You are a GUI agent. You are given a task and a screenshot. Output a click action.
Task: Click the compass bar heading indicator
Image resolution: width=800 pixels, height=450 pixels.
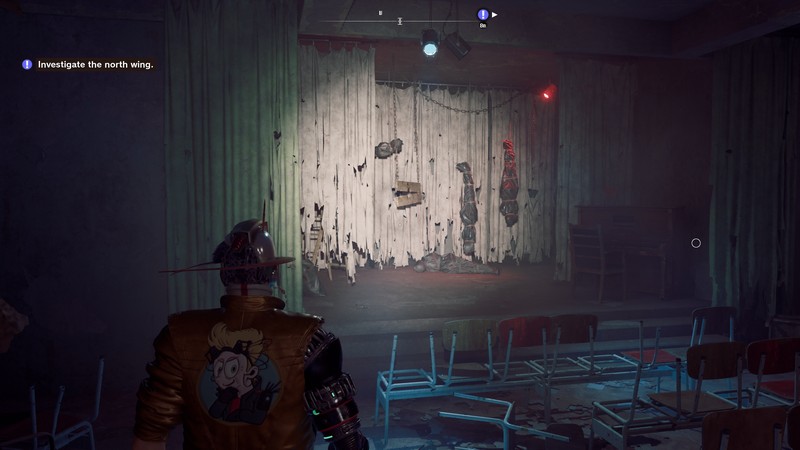(x=400, y=20)
